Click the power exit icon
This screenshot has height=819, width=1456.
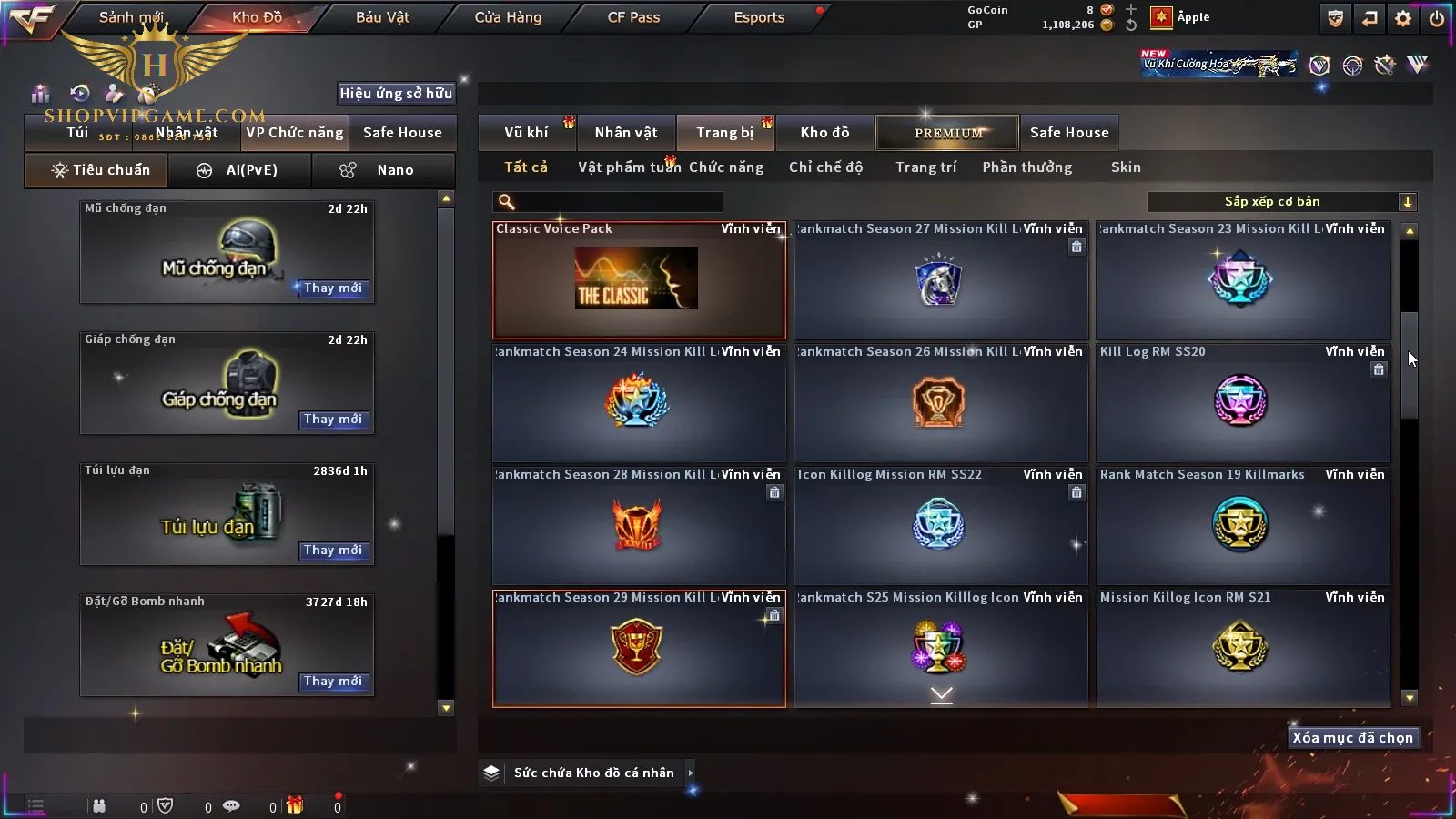[x=1437, y=18]
